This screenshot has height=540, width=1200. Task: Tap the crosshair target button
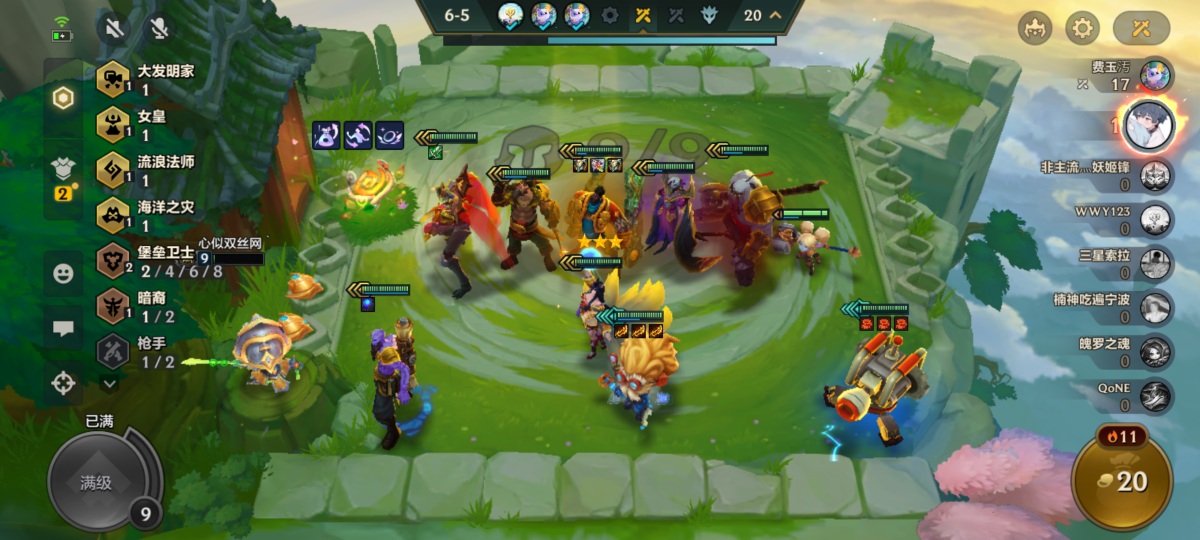click(x=63, y=382)
